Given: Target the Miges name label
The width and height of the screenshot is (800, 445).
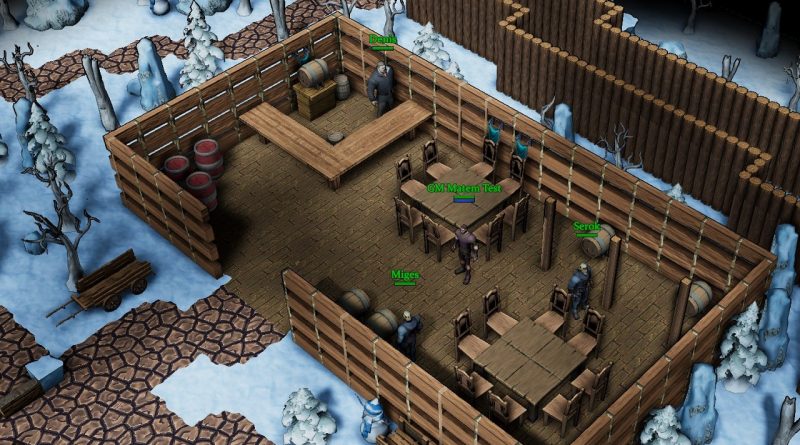Looking at the screenshot, I should click(x=405, y=274).
